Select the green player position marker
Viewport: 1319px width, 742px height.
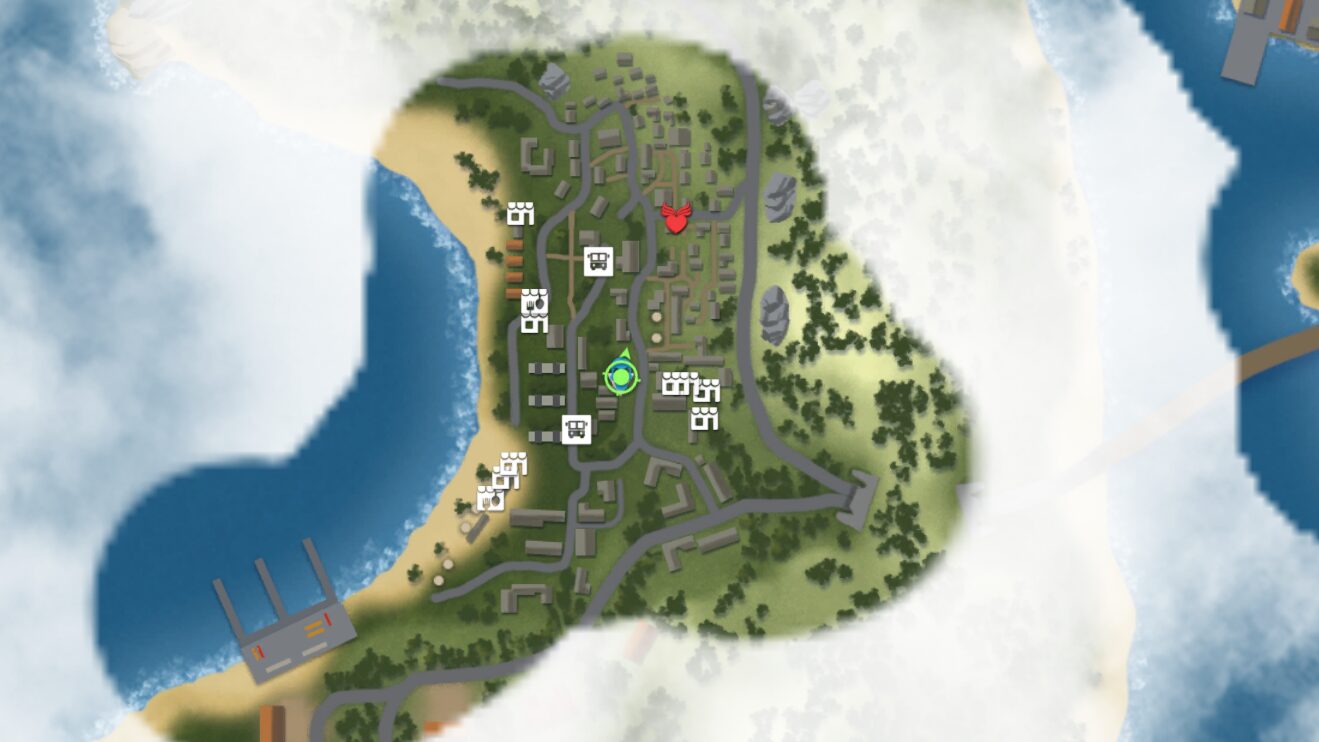pos(620,378)
